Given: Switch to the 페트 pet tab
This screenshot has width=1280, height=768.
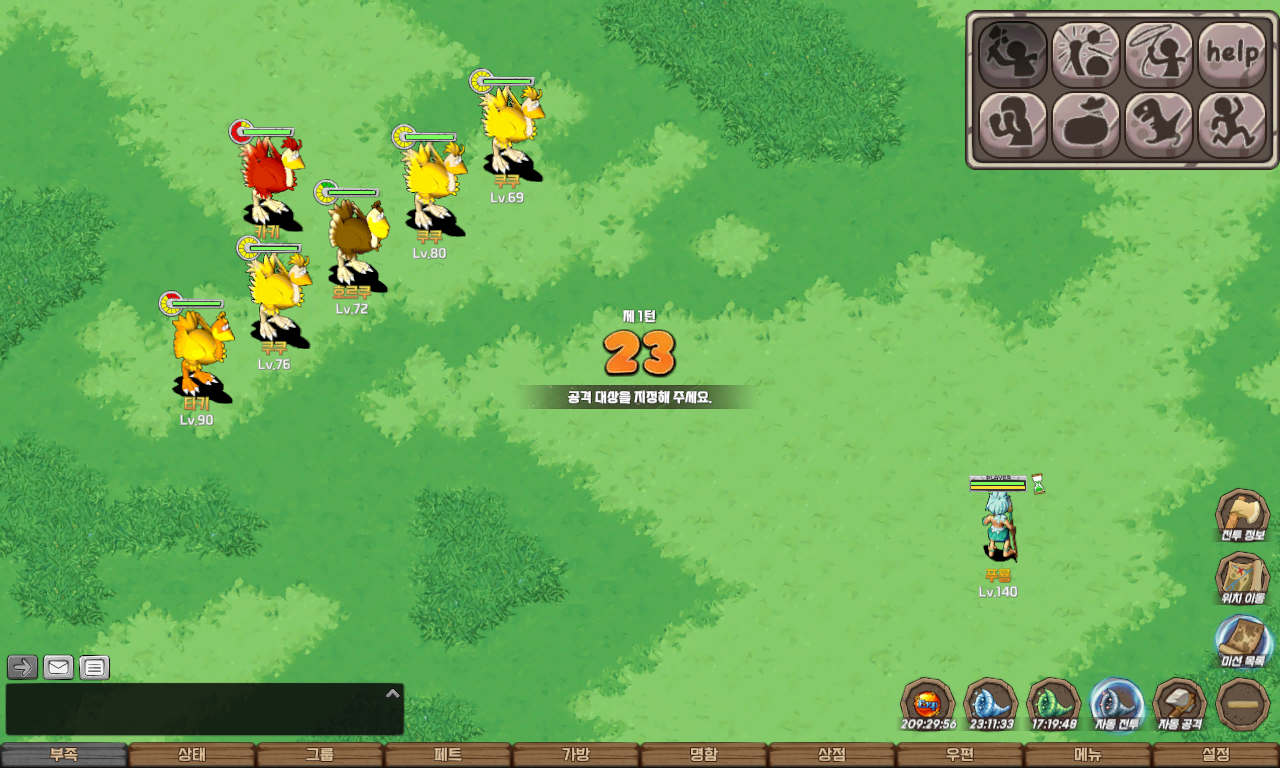Looking at the screenshot, I should click(448, 755).
